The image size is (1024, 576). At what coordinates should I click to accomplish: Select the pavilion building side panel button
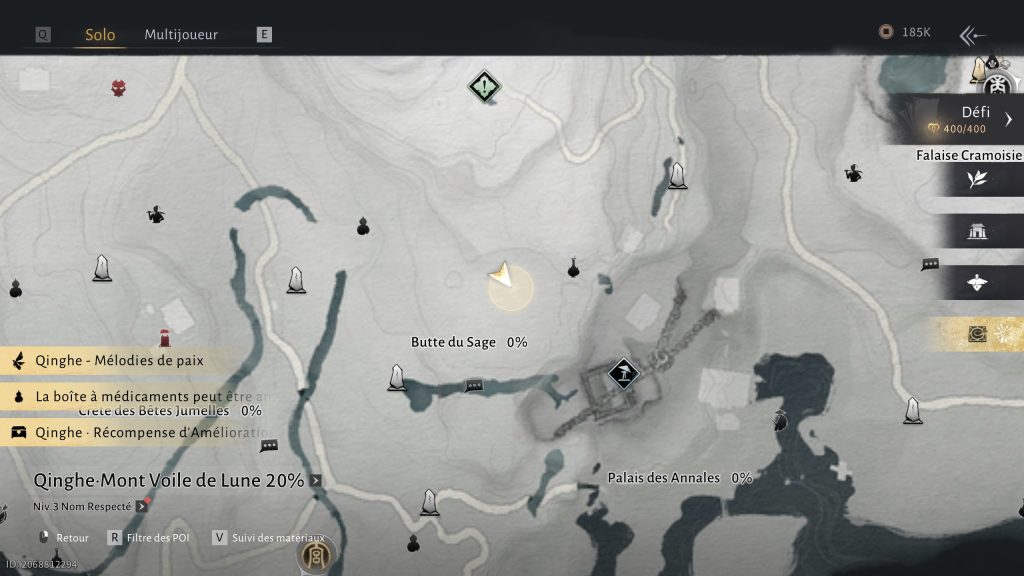[977, 232]
